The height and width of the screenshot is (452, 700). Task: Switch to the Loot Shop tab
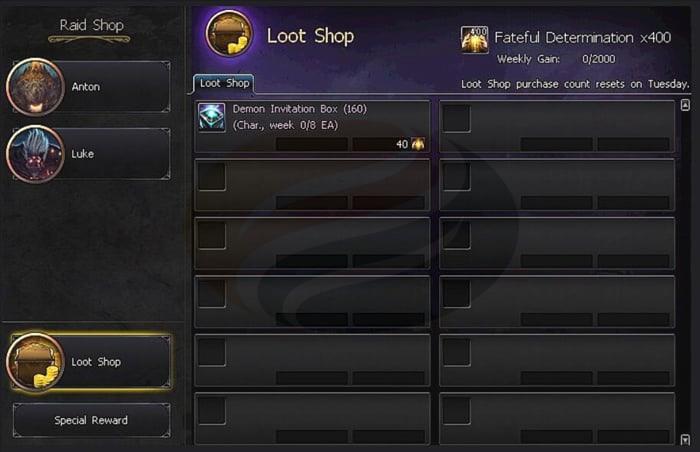[x=224, y=84]
